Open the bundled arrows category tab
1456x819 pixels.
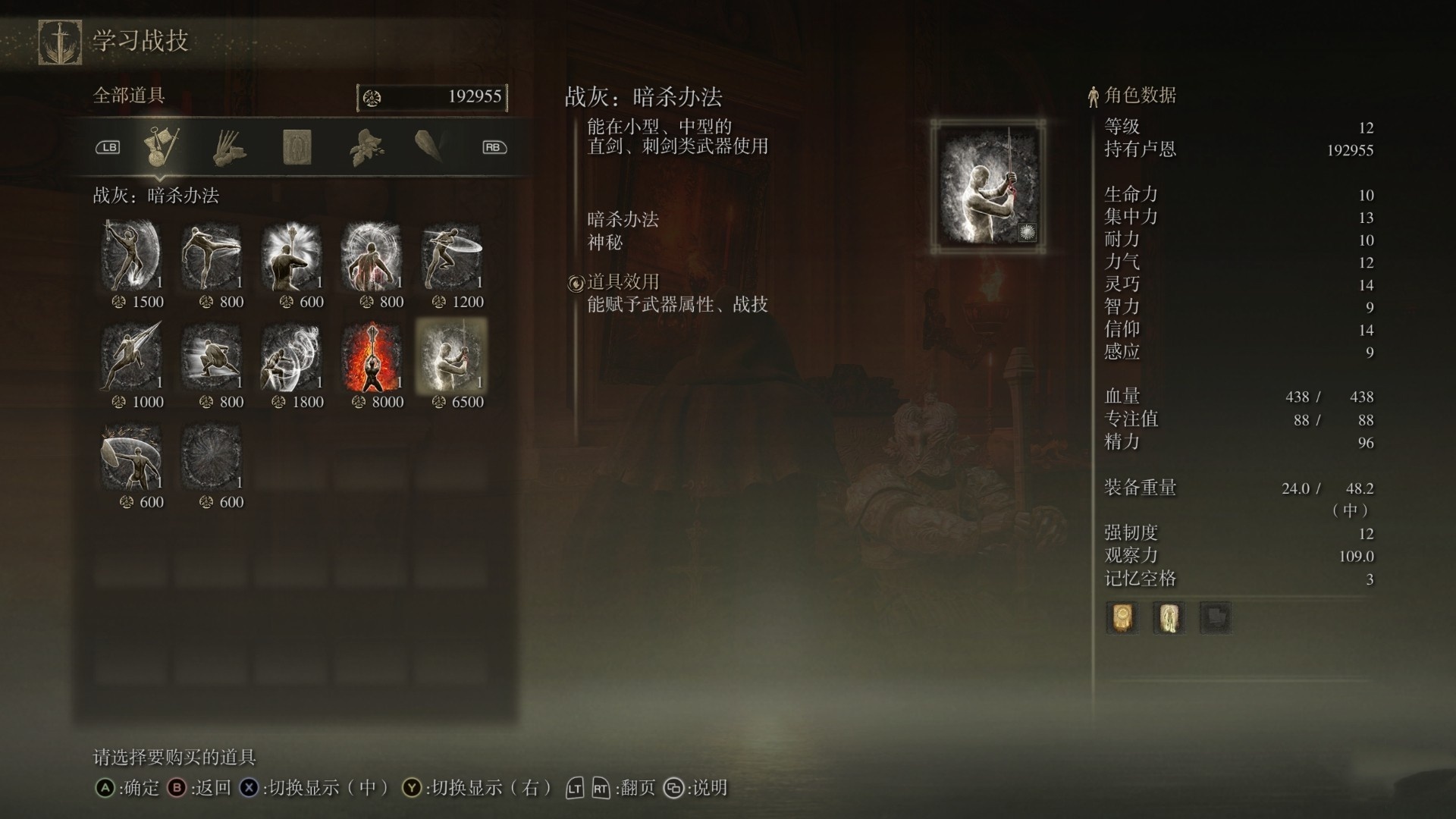point(228,147)
